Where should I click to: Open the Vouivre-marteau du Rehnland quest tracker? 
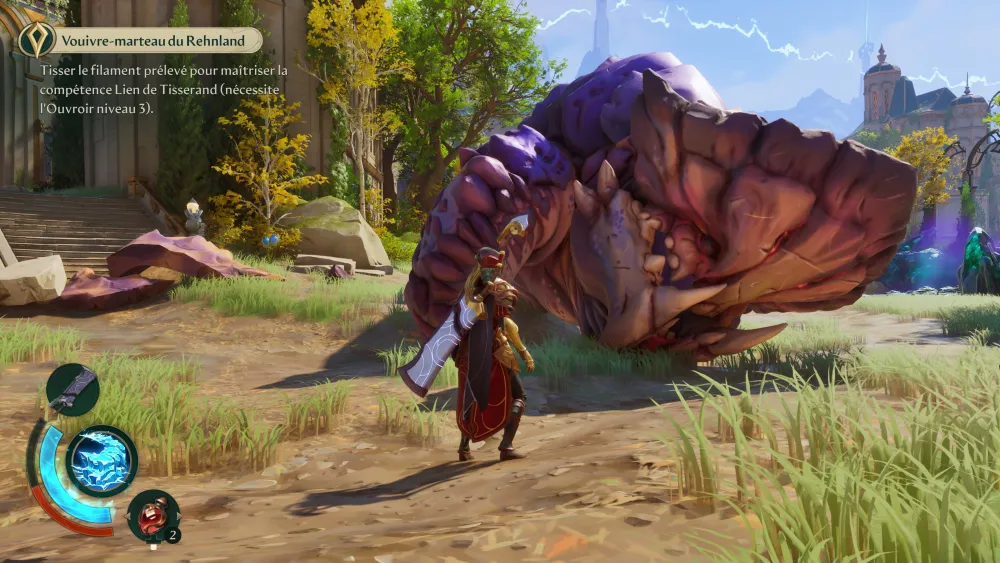155,41
